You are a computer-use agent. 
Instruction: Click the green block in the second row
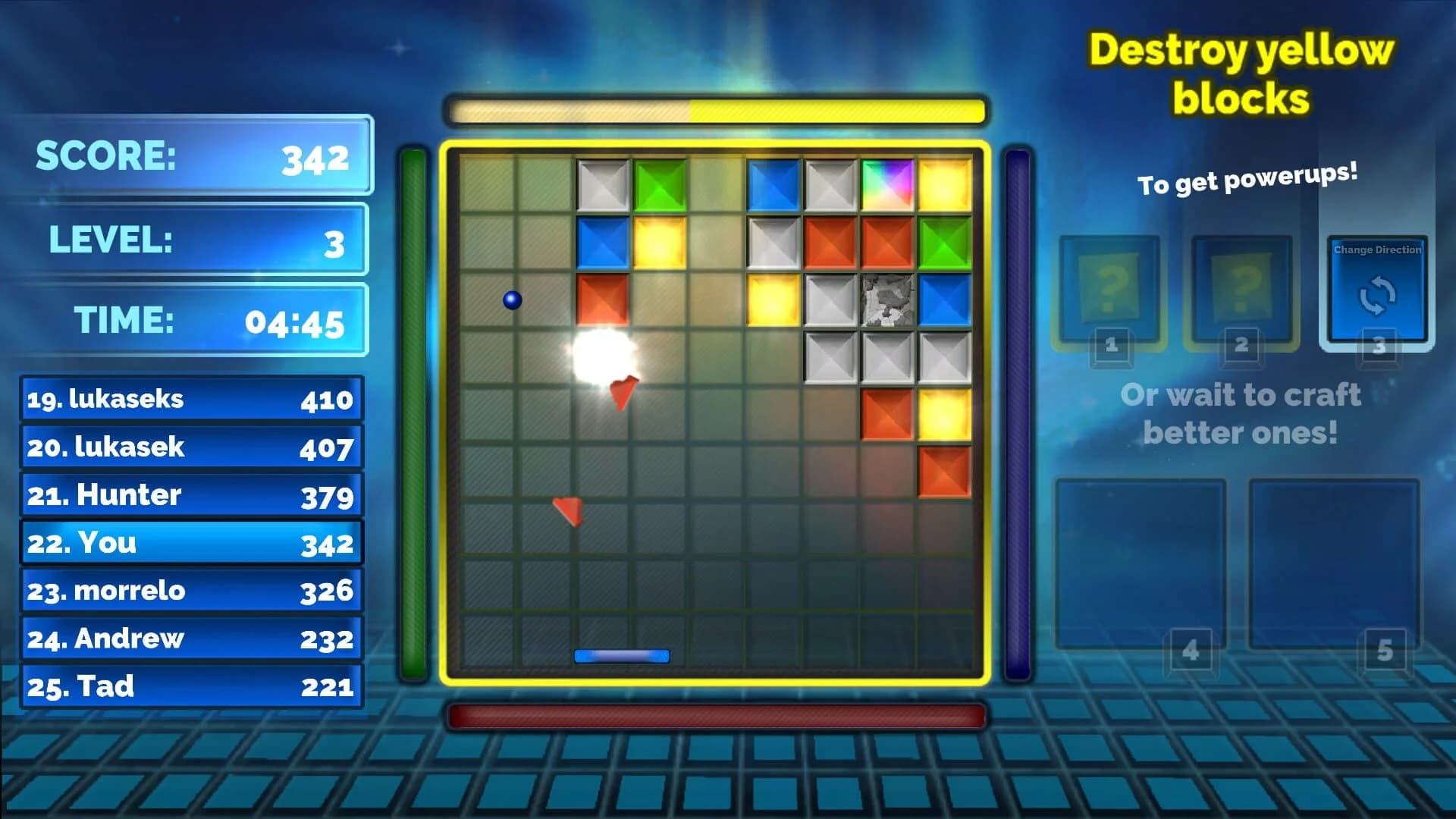[x=943, y=243]
